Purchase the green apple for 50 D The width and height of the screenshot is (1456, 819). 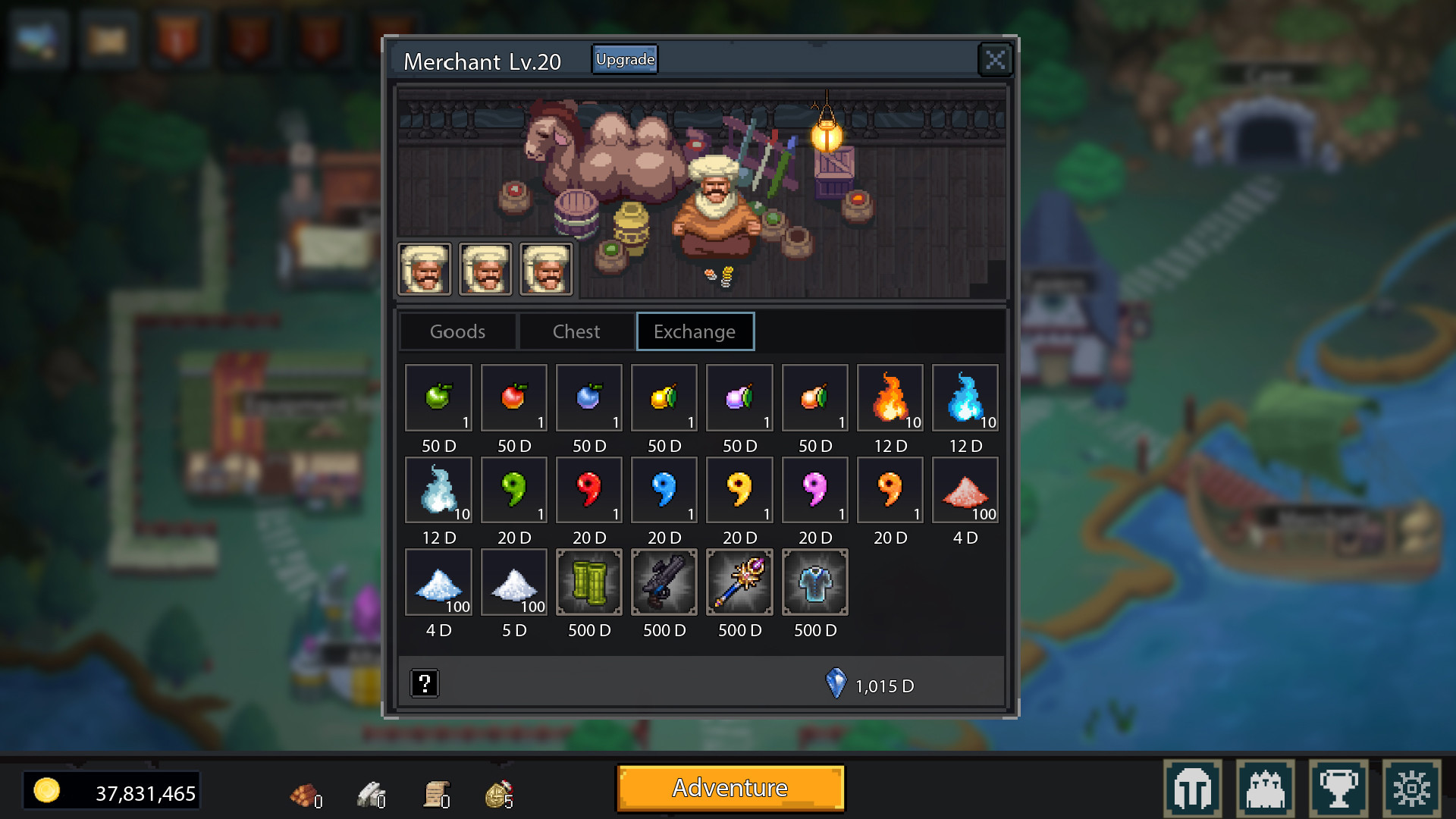click(438, 398)
